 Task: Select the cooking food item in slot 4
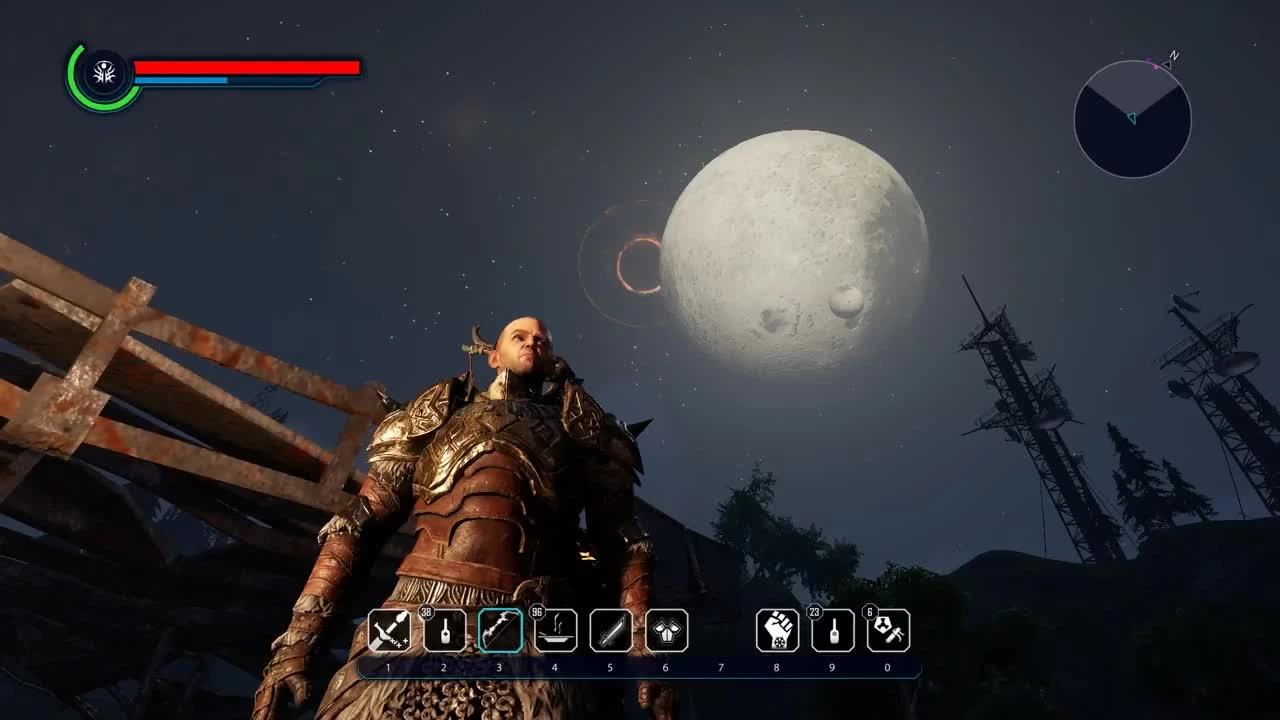point(554,632)
